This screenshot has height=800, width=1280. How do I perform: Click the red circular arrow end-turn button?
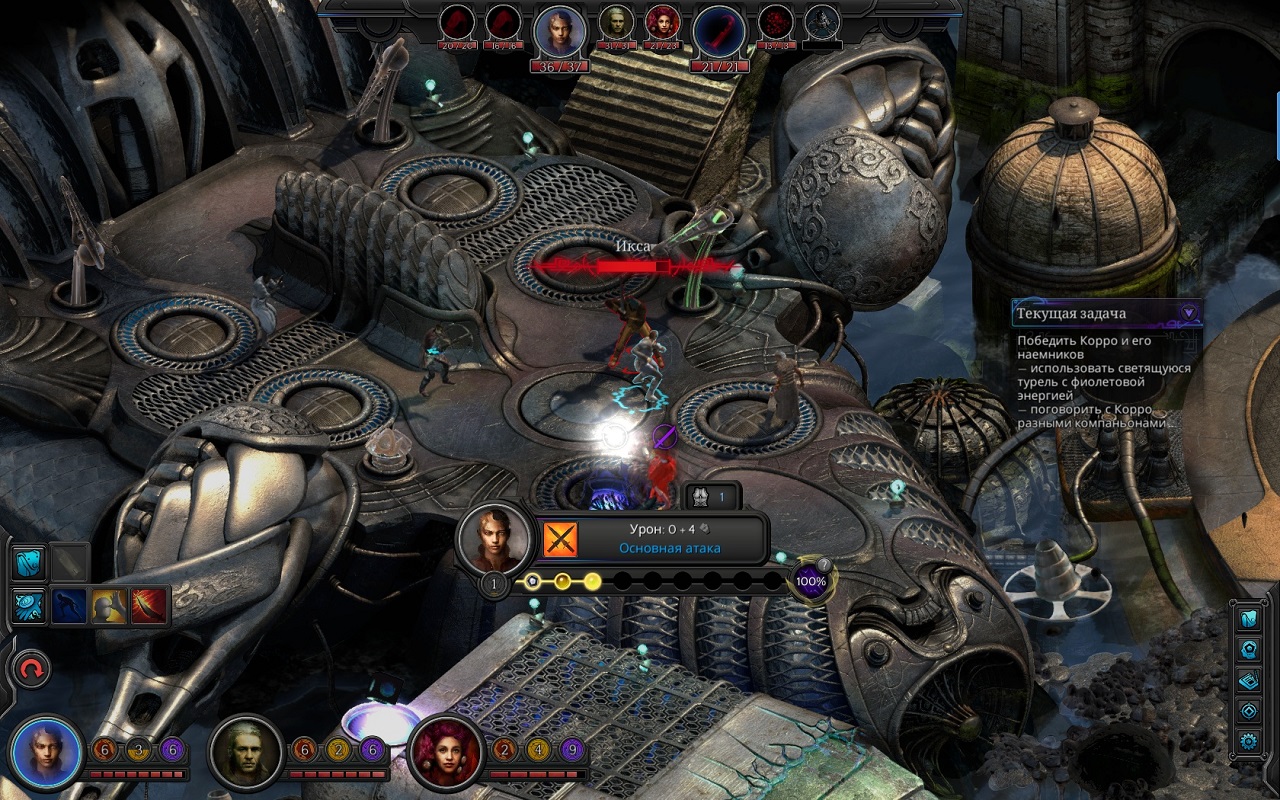(31, 670)
